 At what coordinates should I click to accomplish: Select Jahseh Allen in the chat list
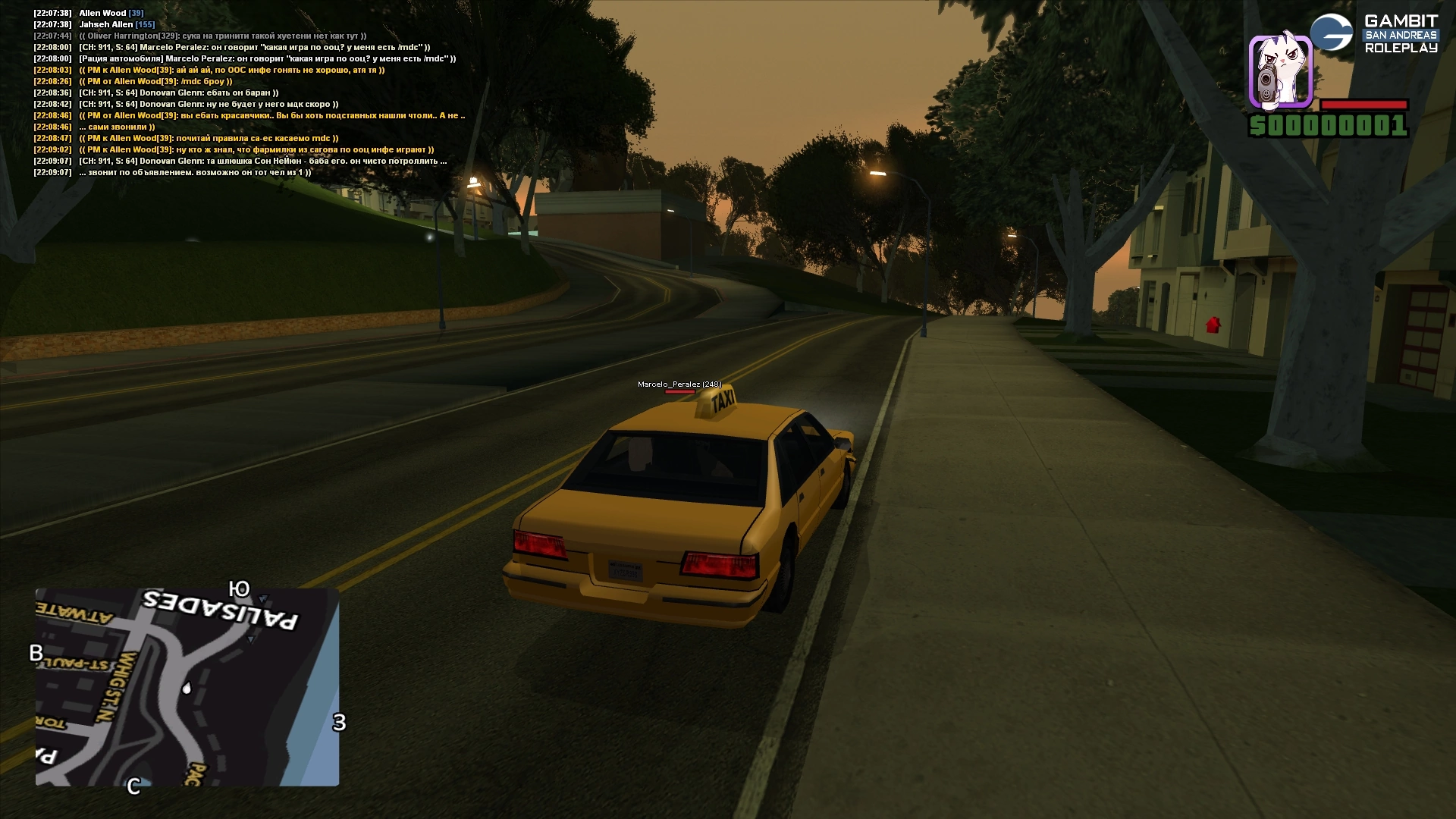click(106, 24)
